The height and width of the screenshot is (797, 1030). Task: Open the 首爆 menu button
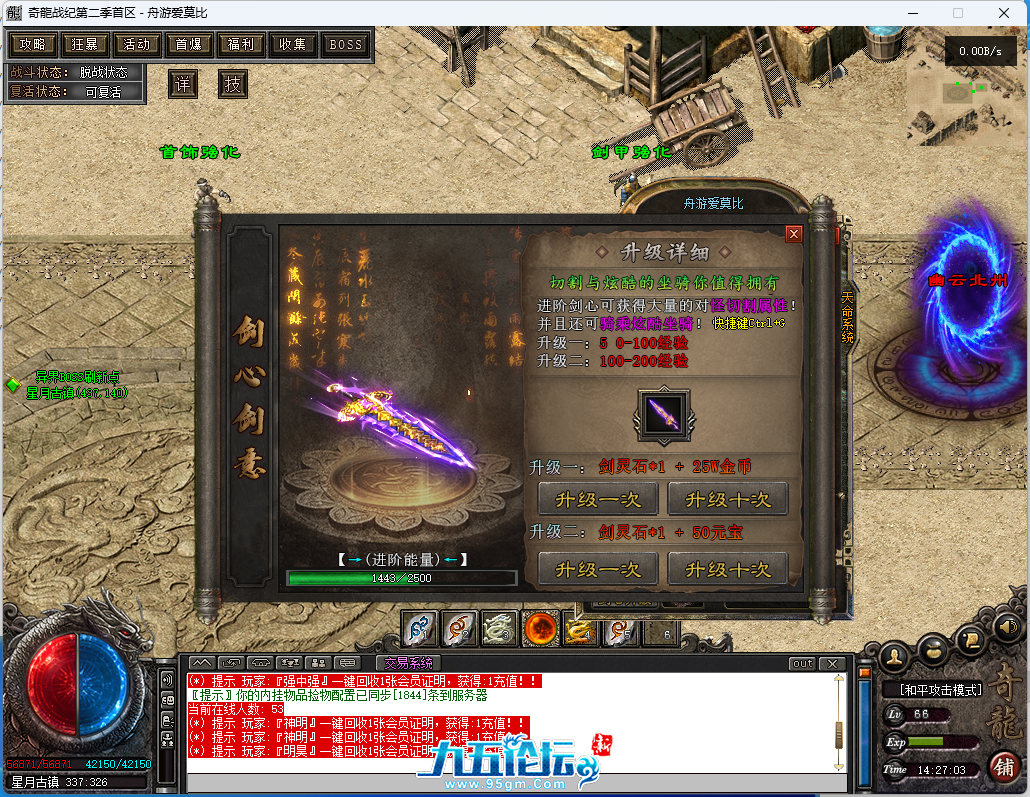(189, 45)
